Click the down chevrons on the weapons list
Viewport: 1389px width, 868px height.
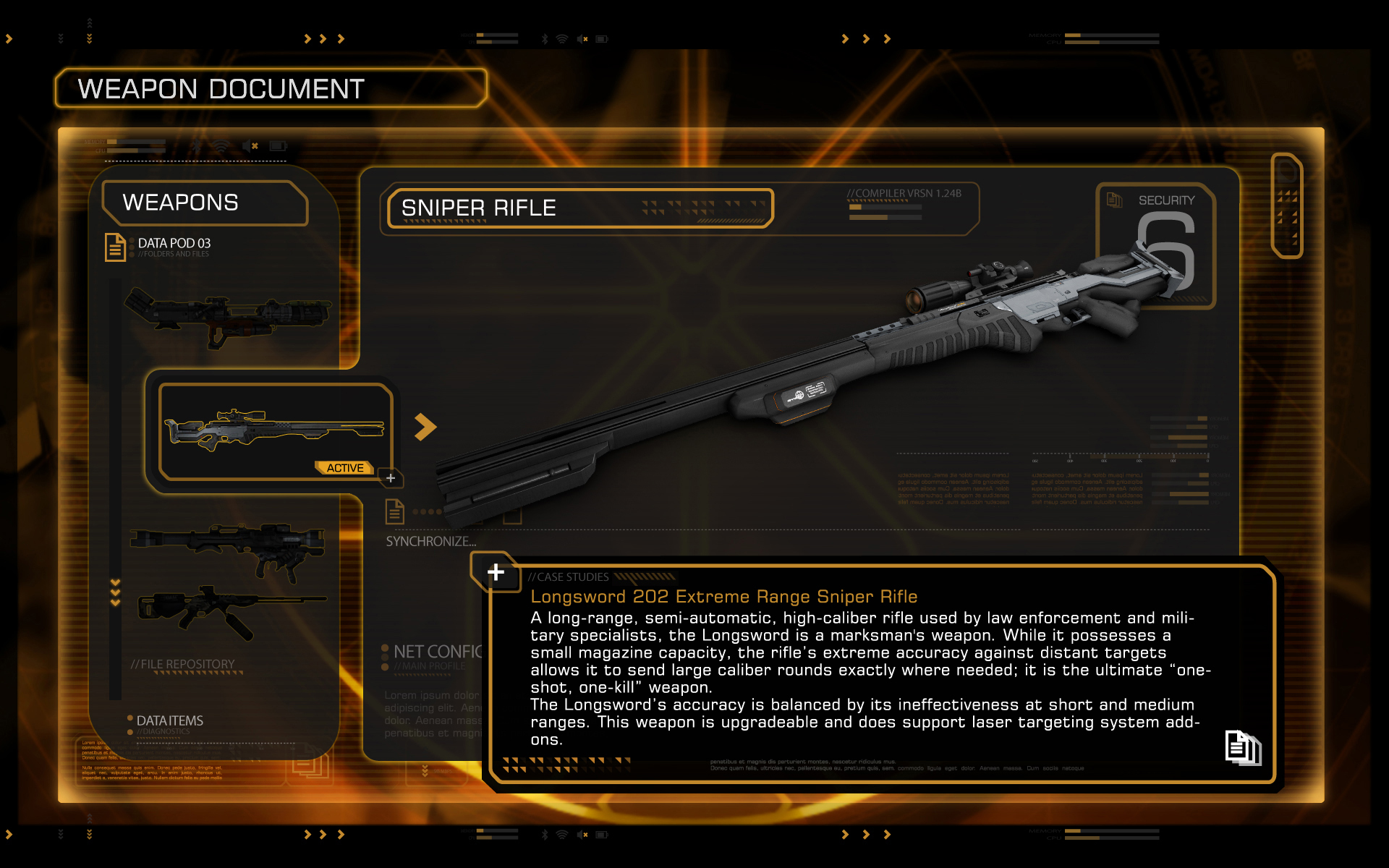[x=115, y=592]
